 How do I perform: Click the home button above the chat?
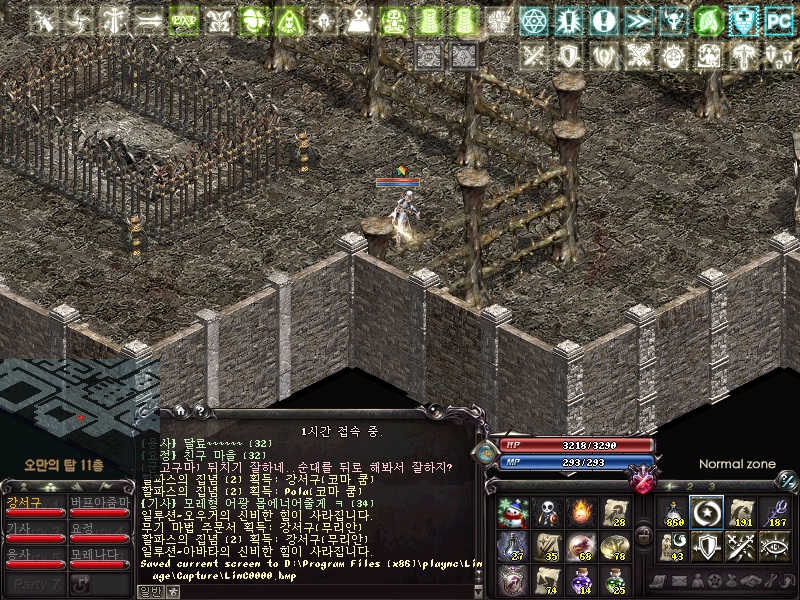click(x=180, y=410)
